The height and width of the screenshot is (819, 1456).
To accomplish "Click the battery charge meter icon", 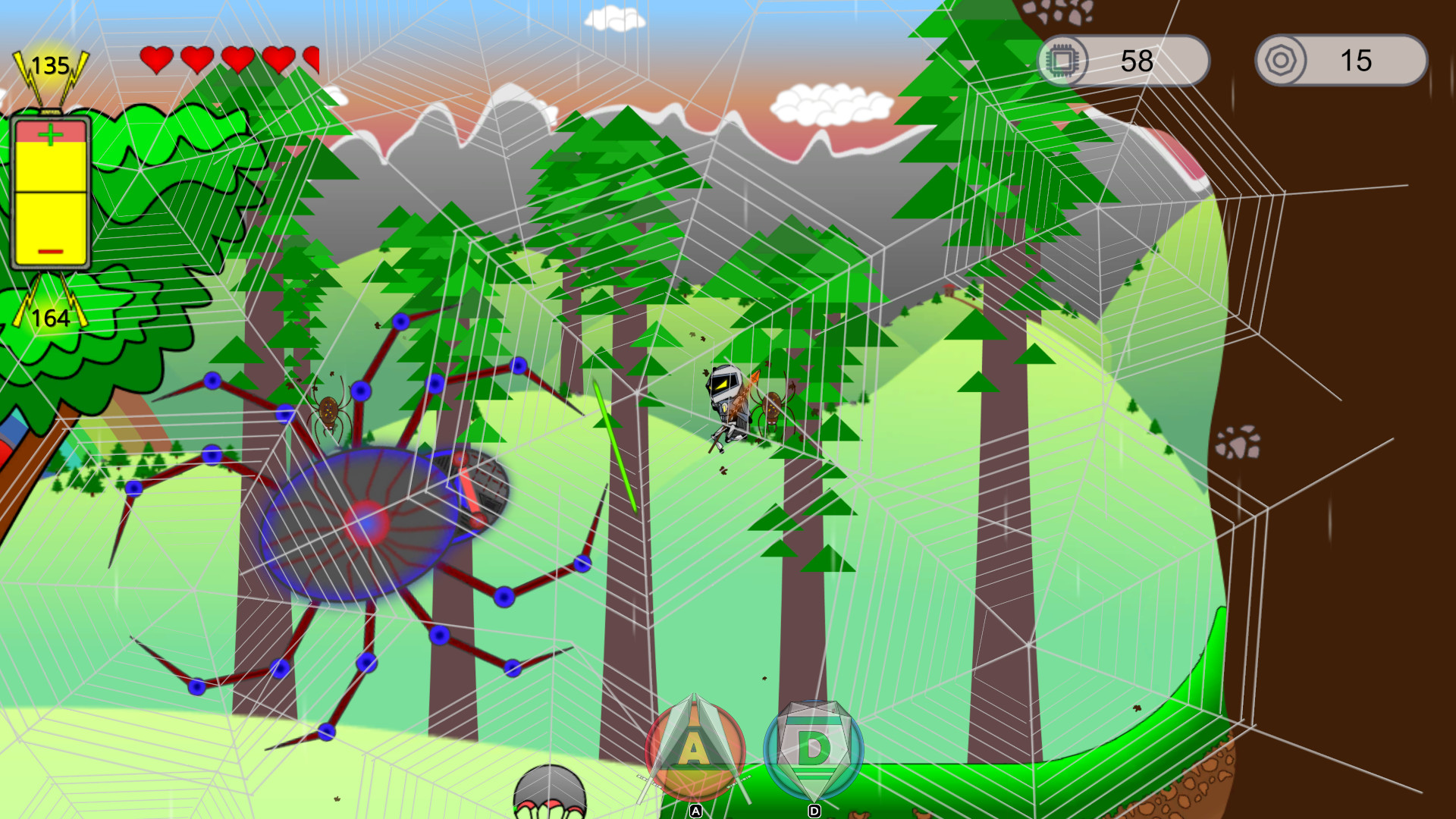I will 49,190.
